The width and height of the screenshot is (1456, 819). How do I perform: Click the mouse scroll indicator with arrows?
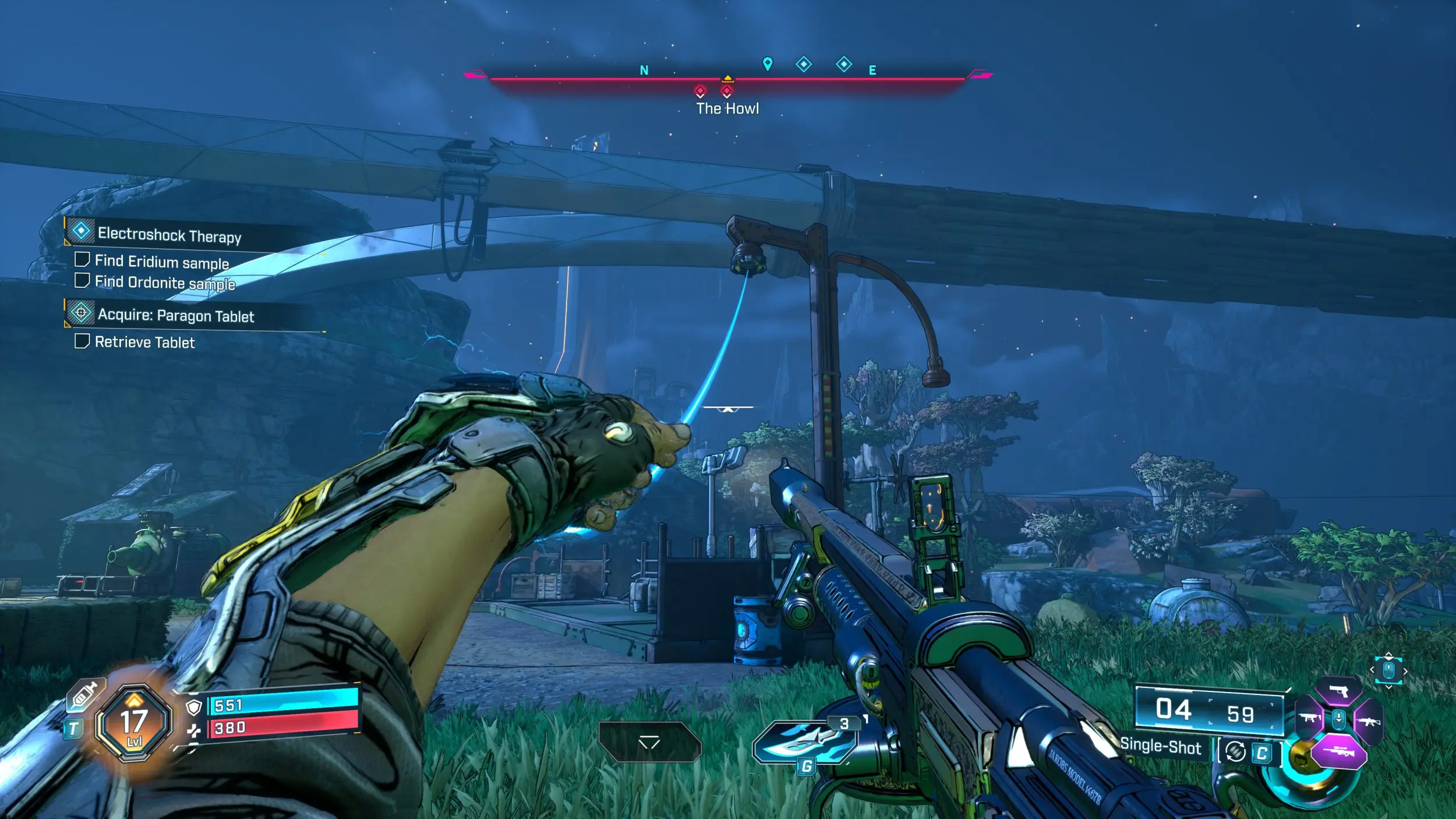point(1388,671)
